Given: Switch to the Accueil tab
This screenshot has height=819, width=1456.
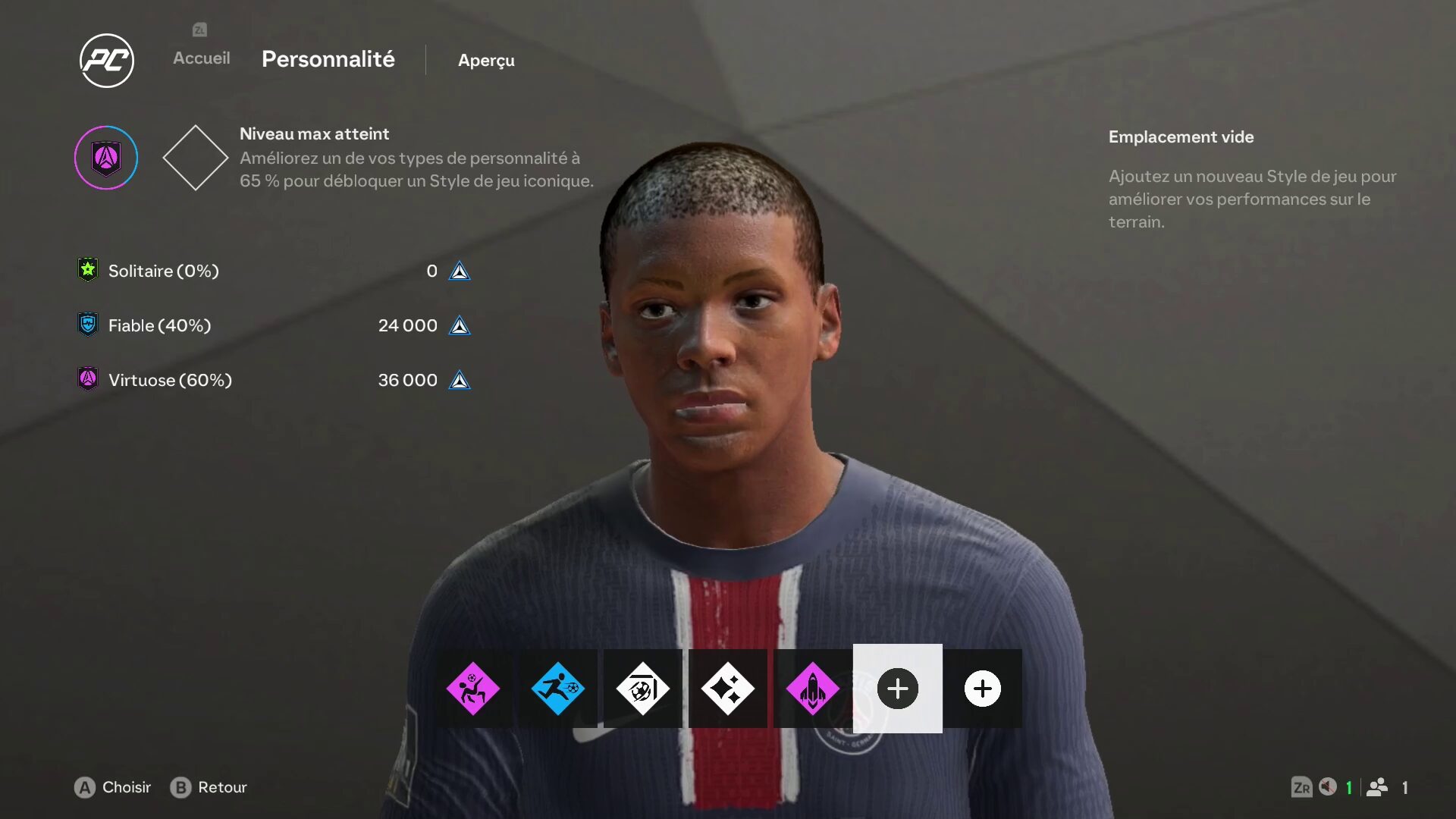Looking at the screenshot, I should 201,58.
